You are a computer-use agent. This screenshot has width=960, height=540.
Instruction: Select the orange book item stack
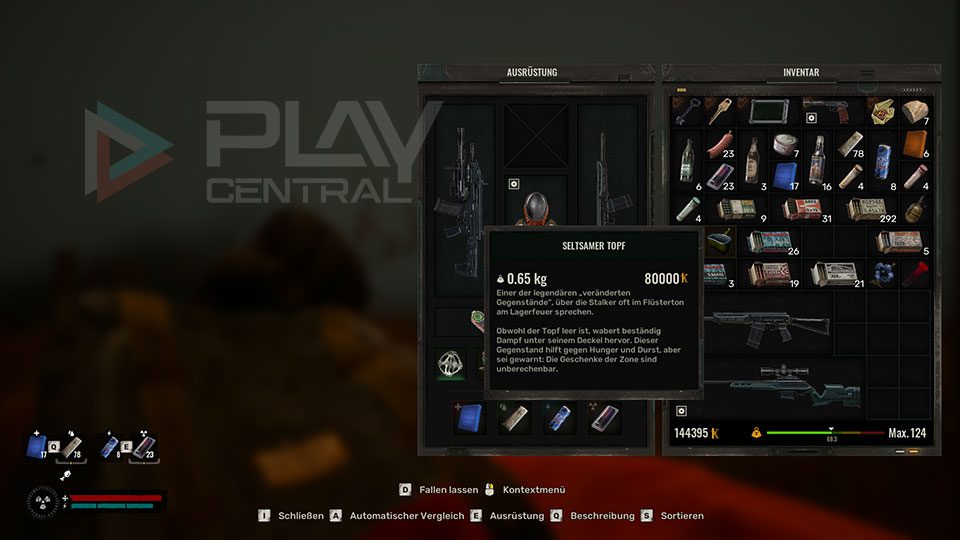[914, 145]
